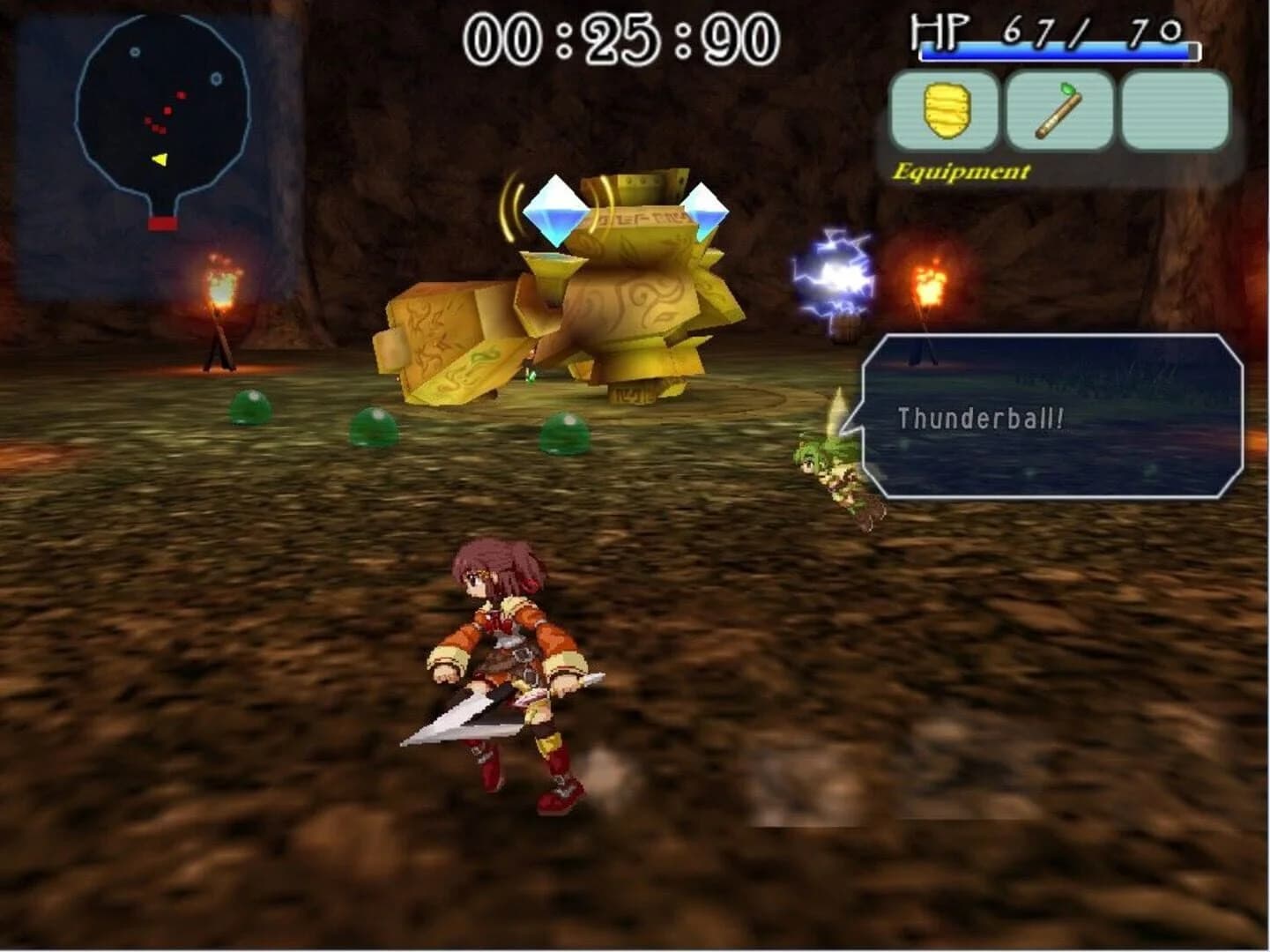This screenshot has height=952, width=1270.
Task: Click the red exit marker below the minimap
Action: 162,224
